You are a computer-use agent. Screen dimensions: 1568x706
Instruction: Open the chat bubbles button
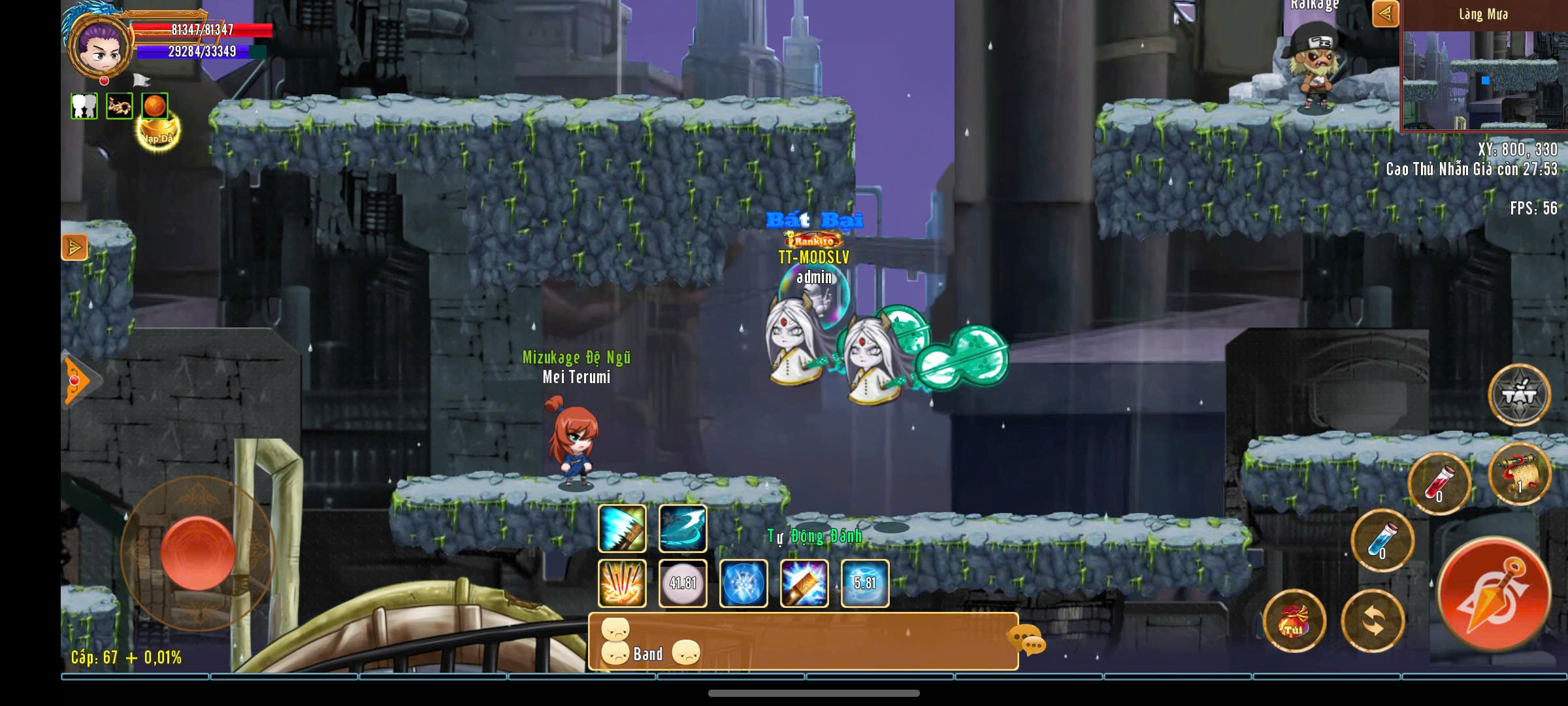[x=1026, y=639]
